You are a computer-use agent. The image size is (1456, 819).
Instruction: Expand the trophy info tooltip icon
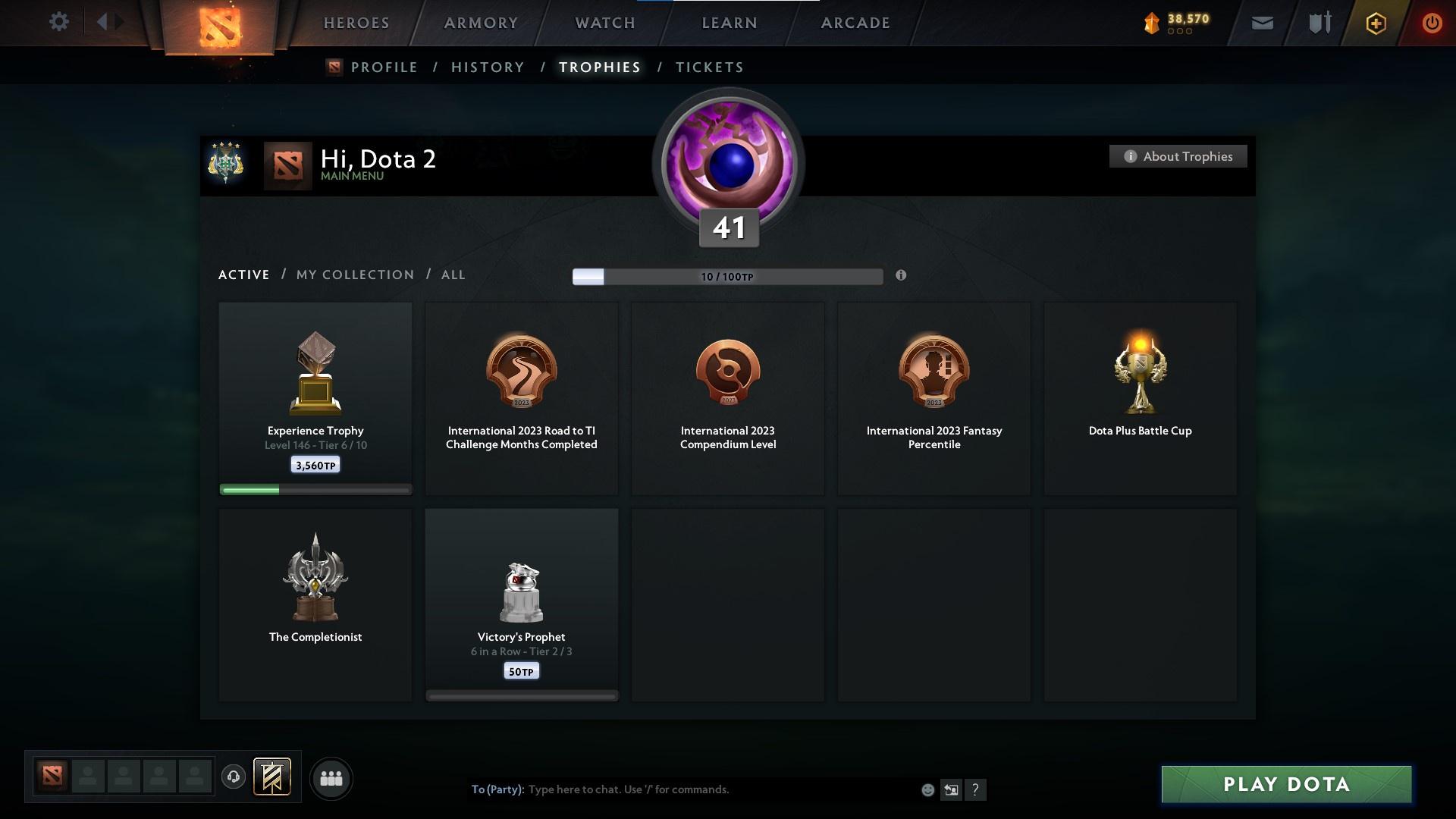[x=902, y=277]
